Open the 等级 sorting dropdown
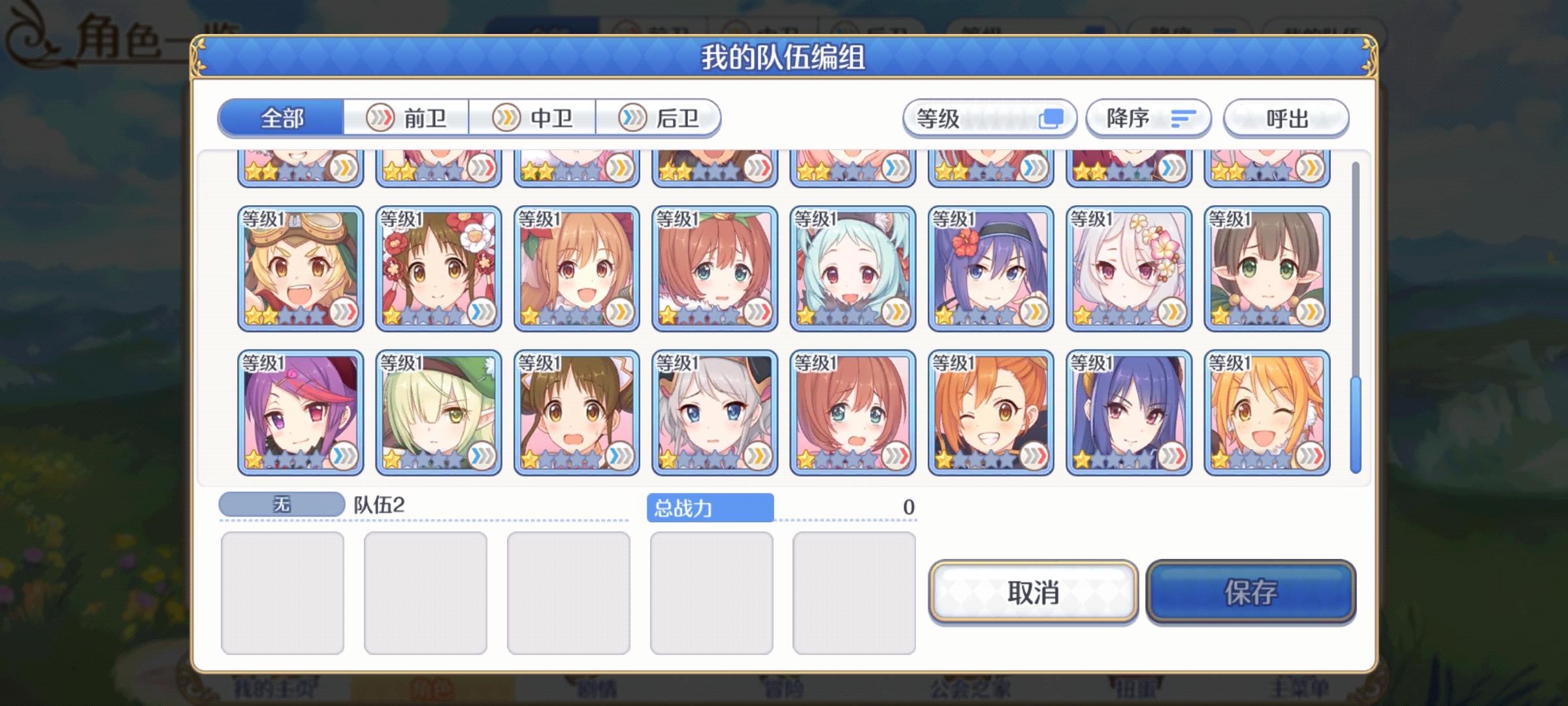 988,118
